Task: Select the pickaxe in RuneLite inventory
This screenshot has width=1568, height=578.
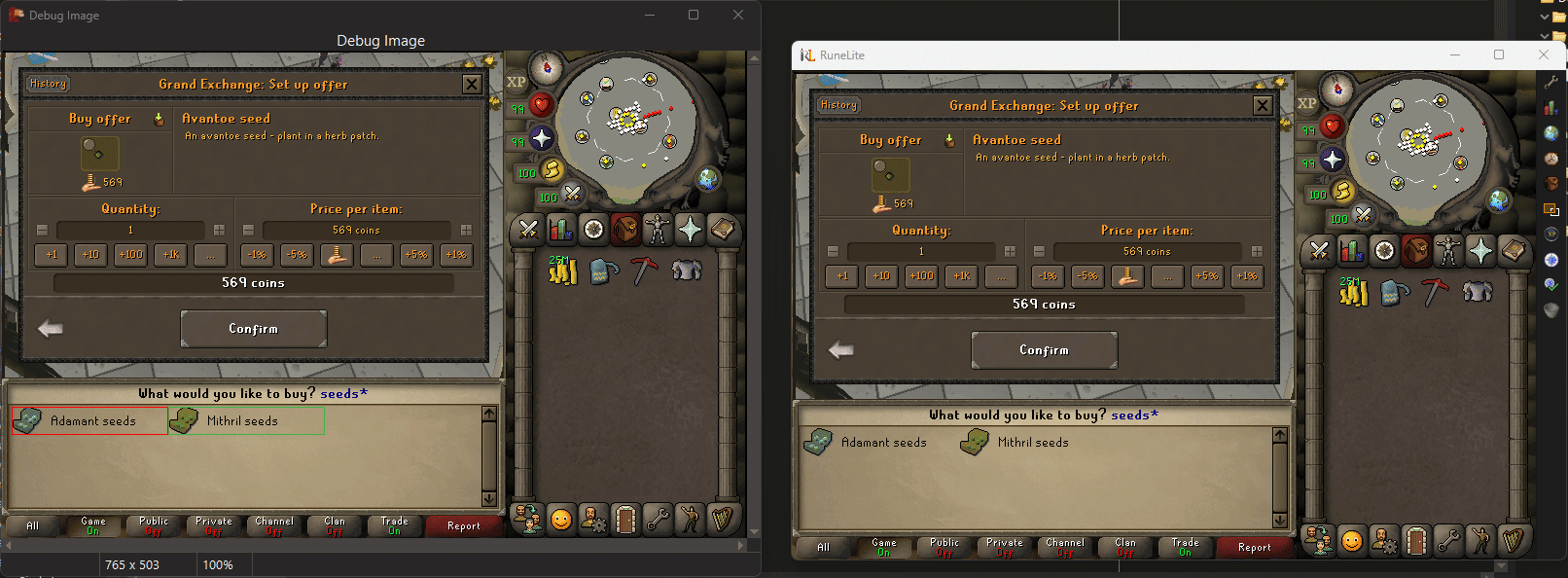Action: 1436,292
